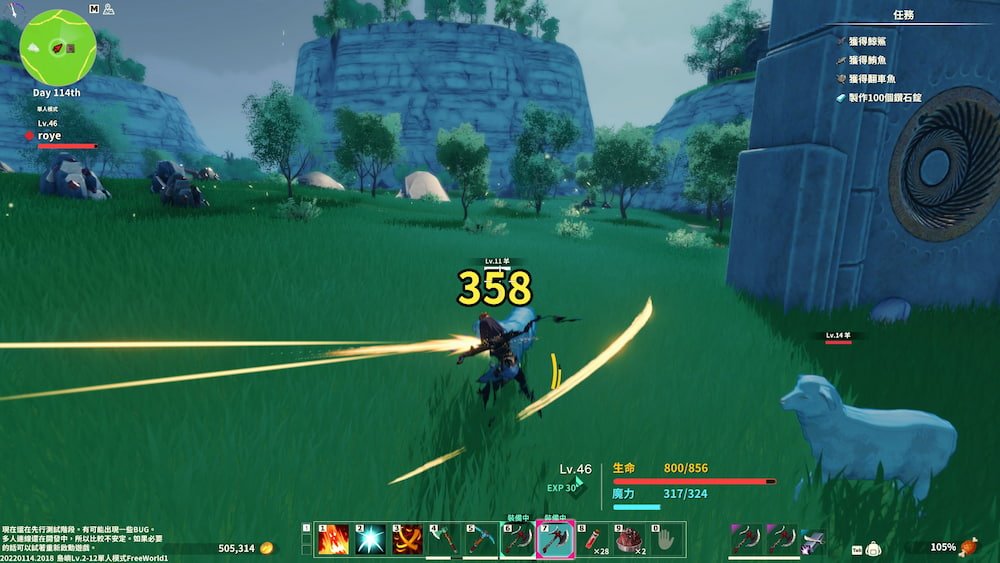Screen dimensions: 1000x563
Task: Click the roye player name entry
Action: [x=49, y=135]
